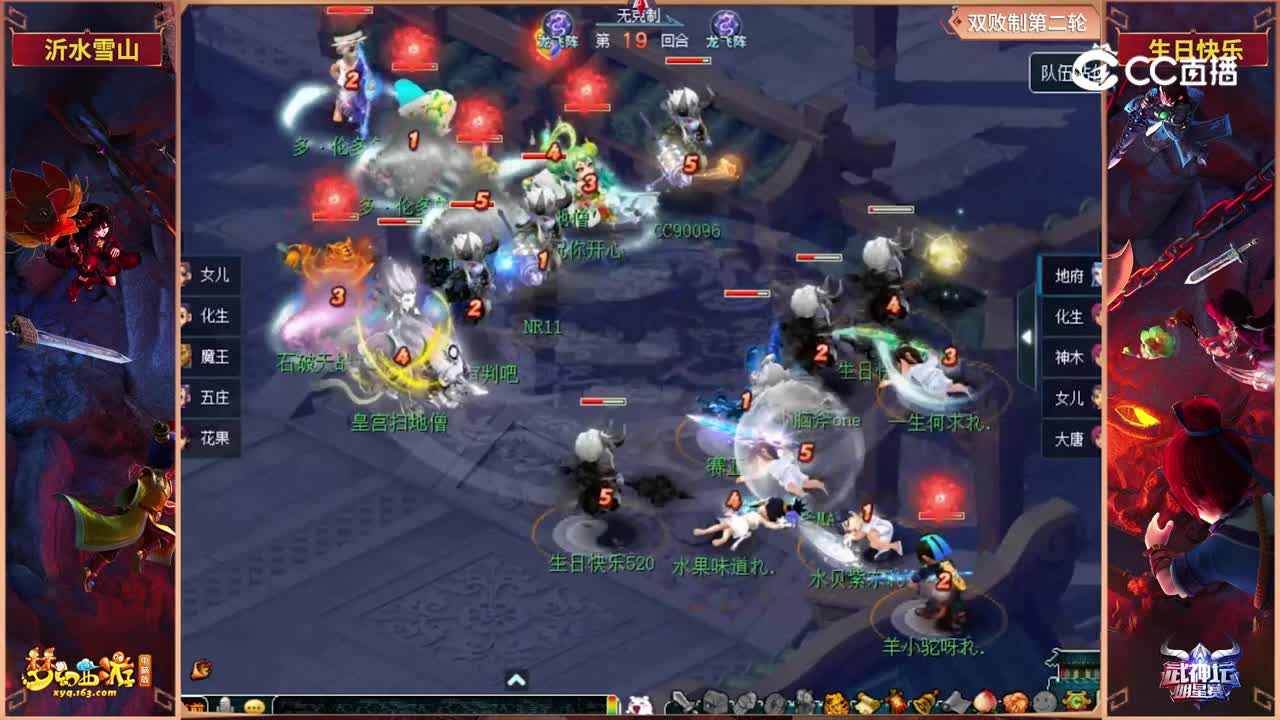Toggle the 地府 unit panel on the right

(x=1067, y=277)
